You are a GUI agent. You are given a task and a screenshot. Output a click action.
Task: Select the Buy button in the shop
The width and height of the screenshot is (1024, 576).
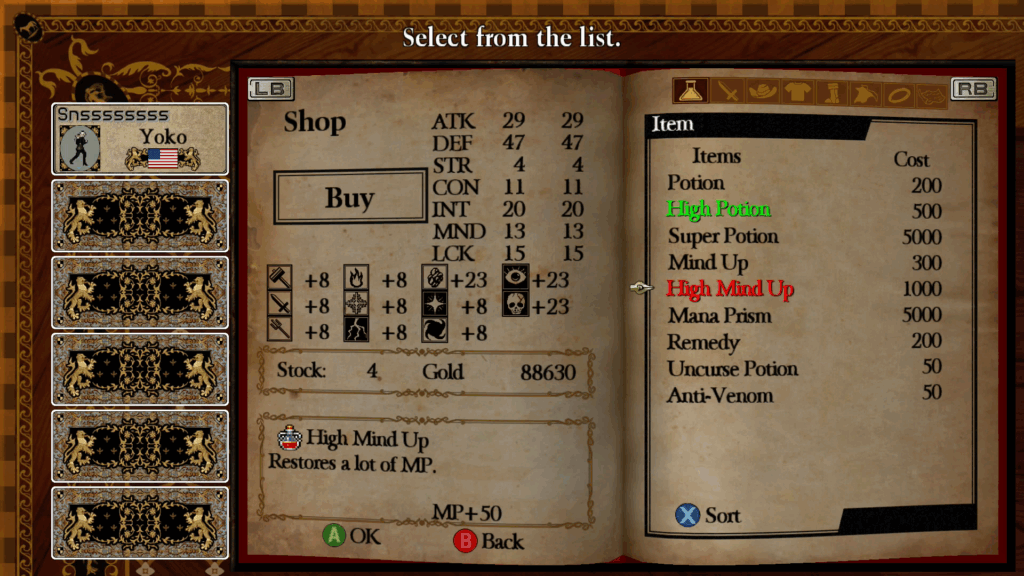click(350, 197)
